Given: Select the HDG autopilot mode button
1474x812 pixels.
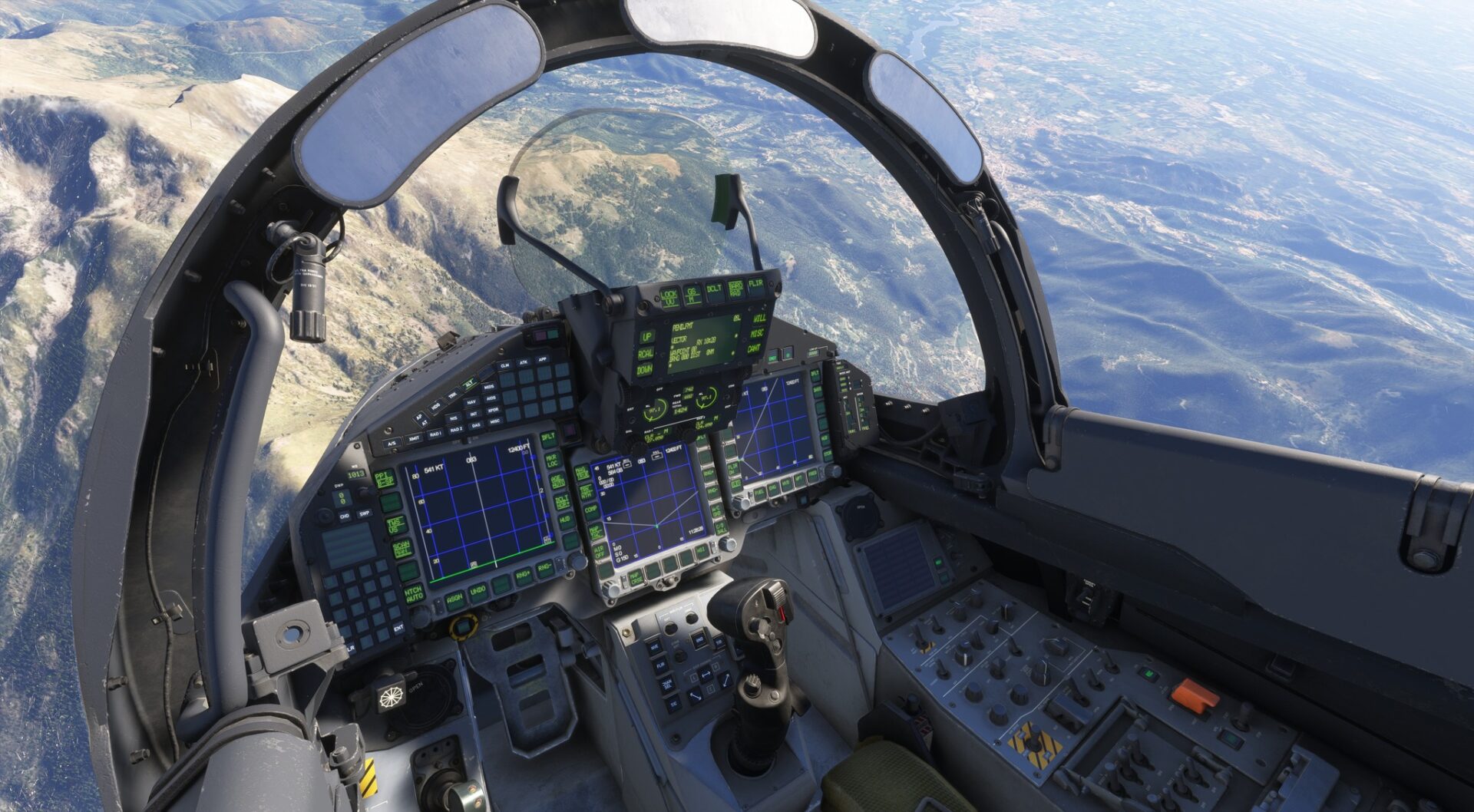Looking at the screenshot, I should (x=436, y=407).
